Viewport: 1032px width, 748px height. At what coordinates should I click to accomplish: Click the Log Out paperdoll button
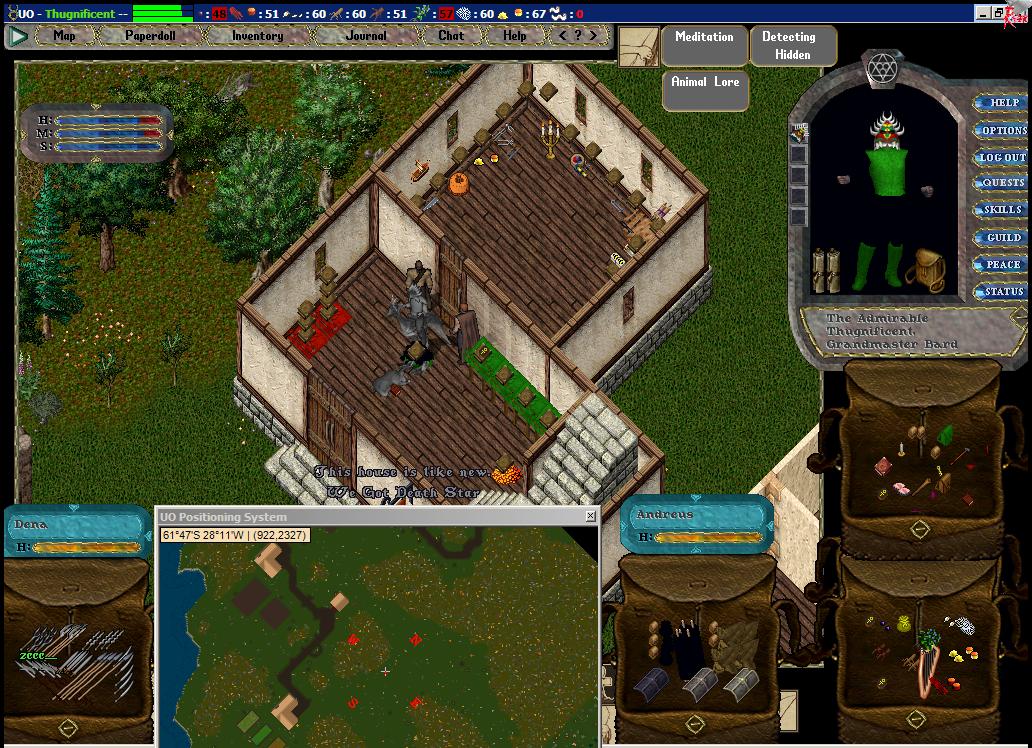click(1001, 157)
